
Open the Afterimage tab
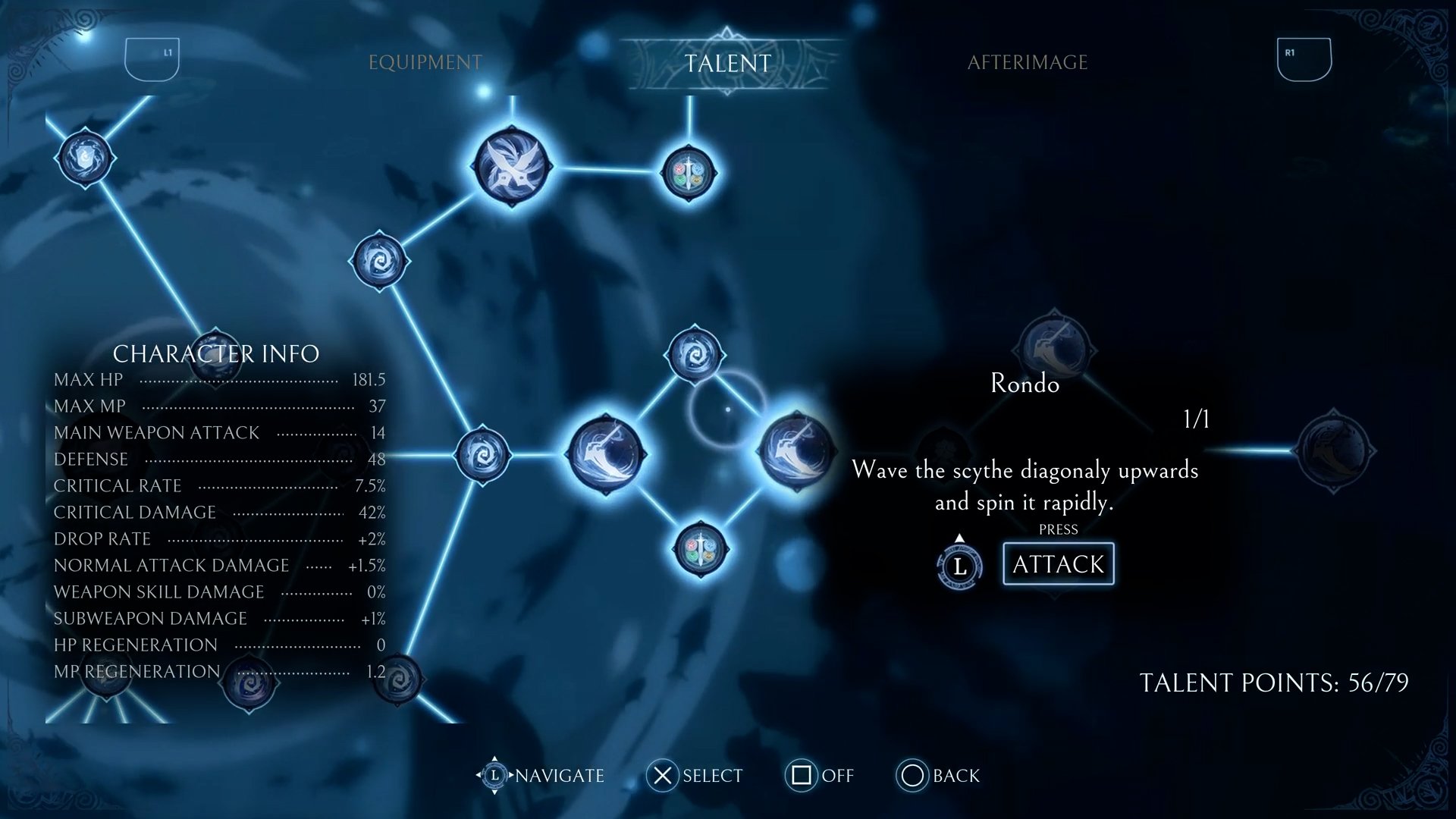pyautogui.click(x=1027, y=62)
